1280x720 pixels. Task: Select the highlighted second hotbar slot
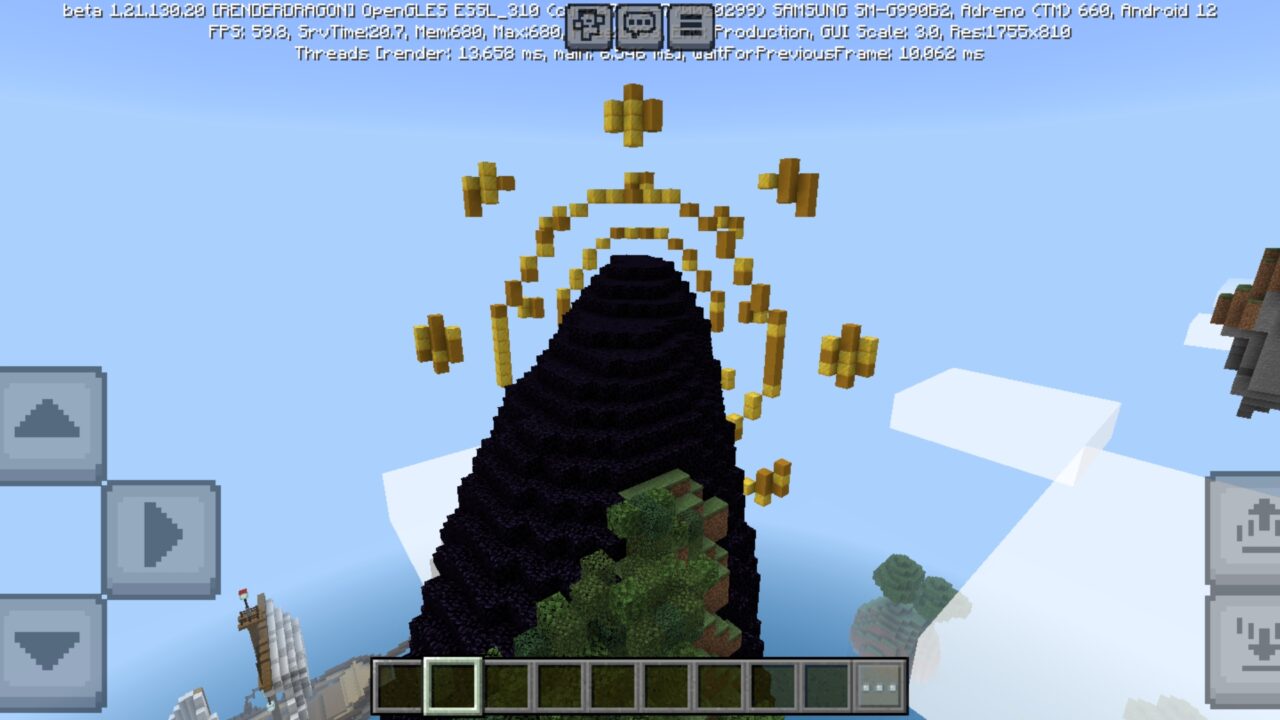point(452,684)
